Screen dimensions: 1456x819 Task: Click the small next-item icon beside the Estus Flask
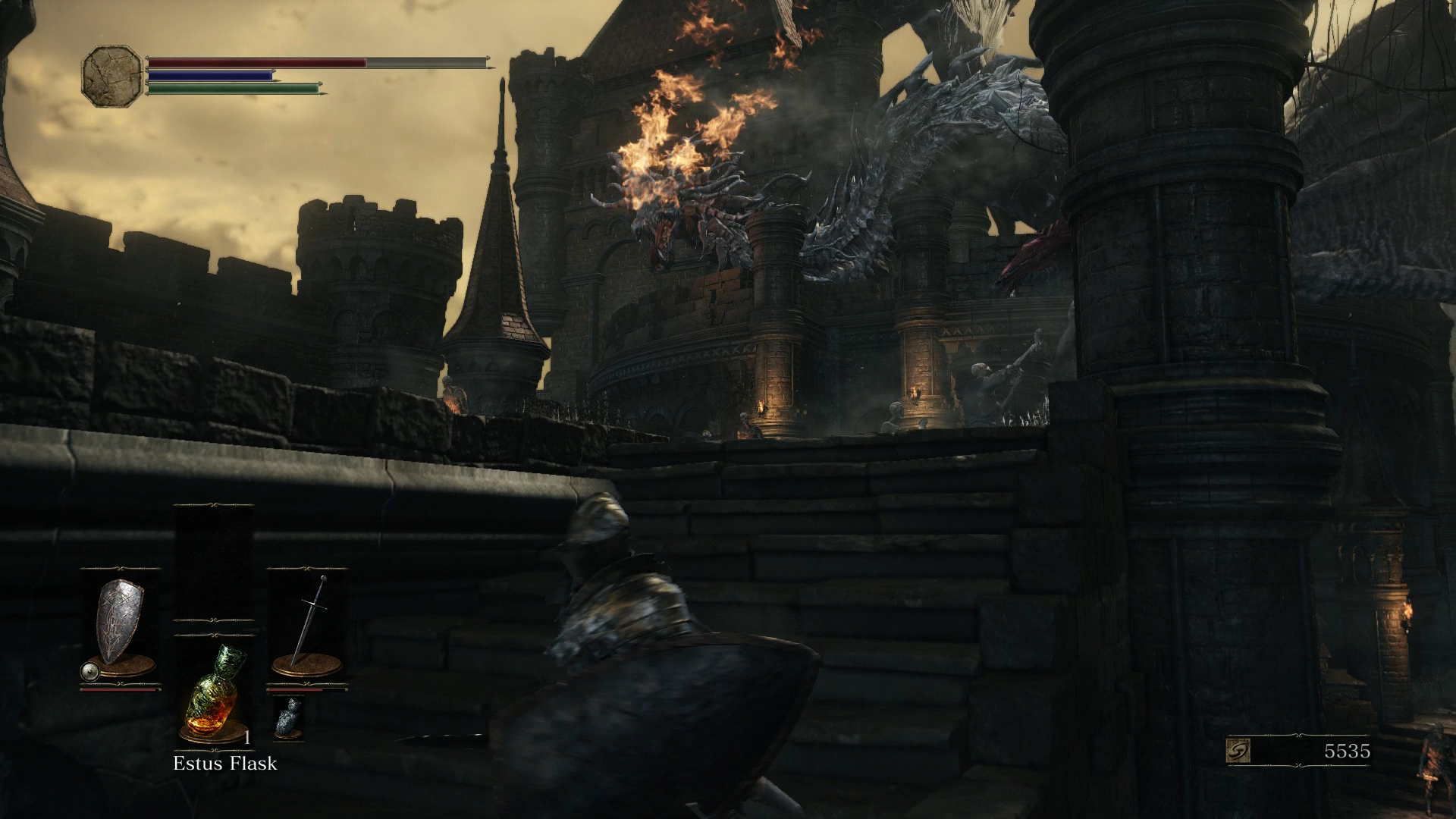[x=287, y=716]
